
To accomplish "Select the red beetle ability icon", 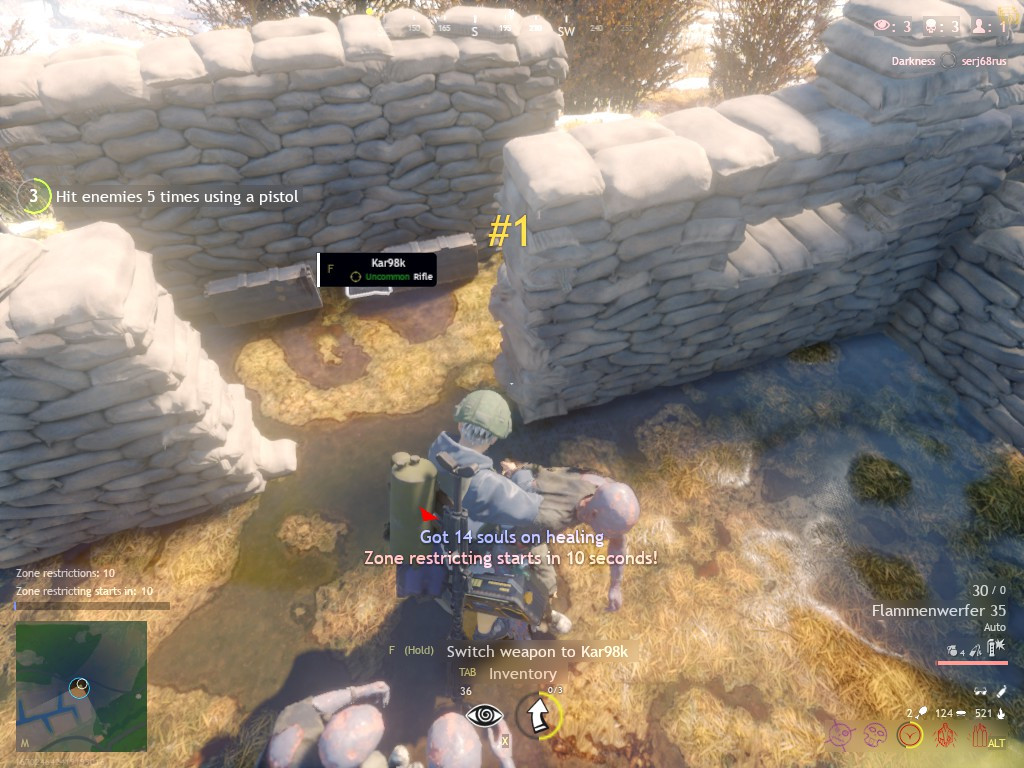I will click(943, 736).
